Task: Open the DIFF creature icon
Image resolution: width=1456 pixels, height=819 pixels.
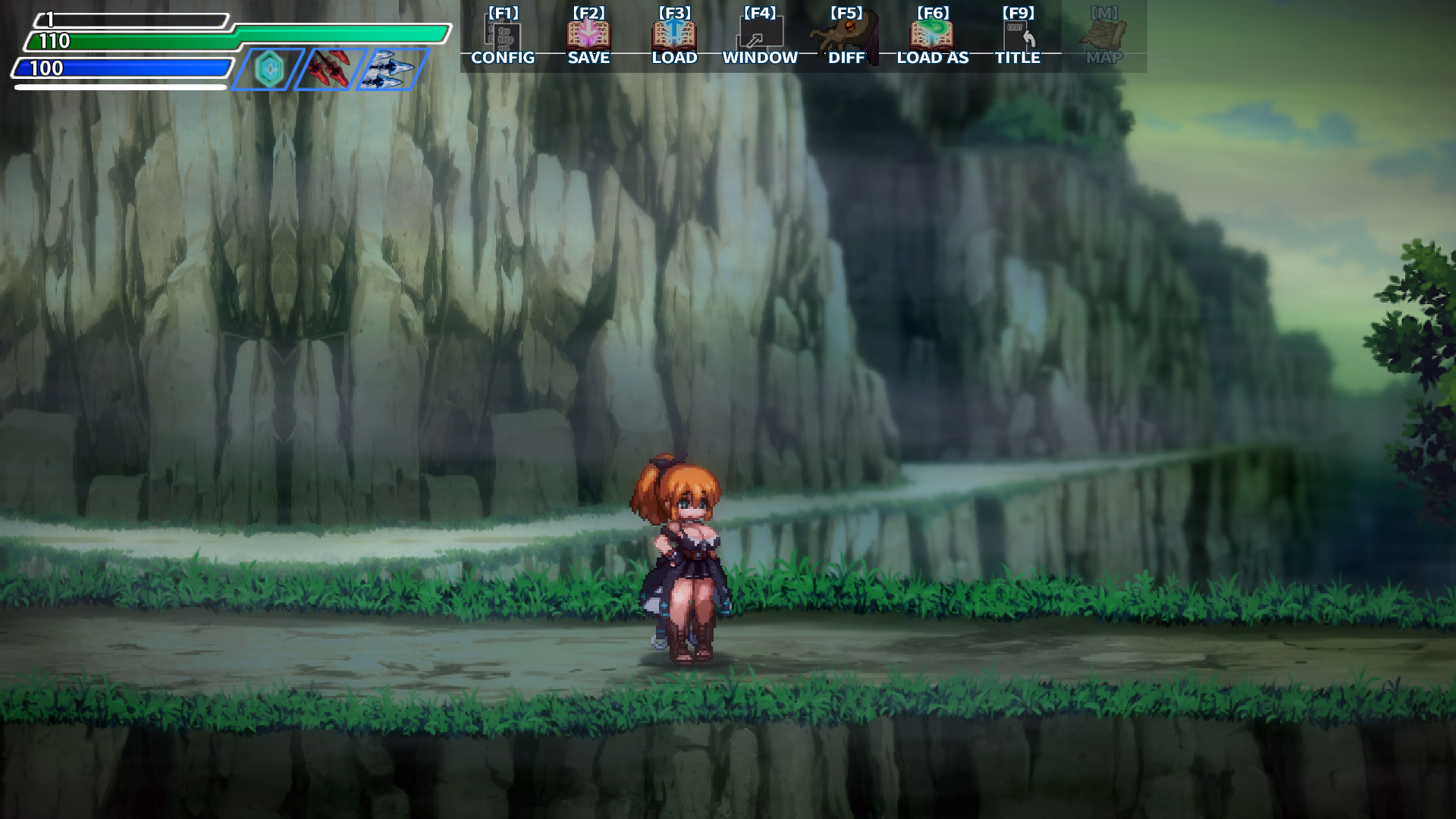Action: tap(847, 33)
